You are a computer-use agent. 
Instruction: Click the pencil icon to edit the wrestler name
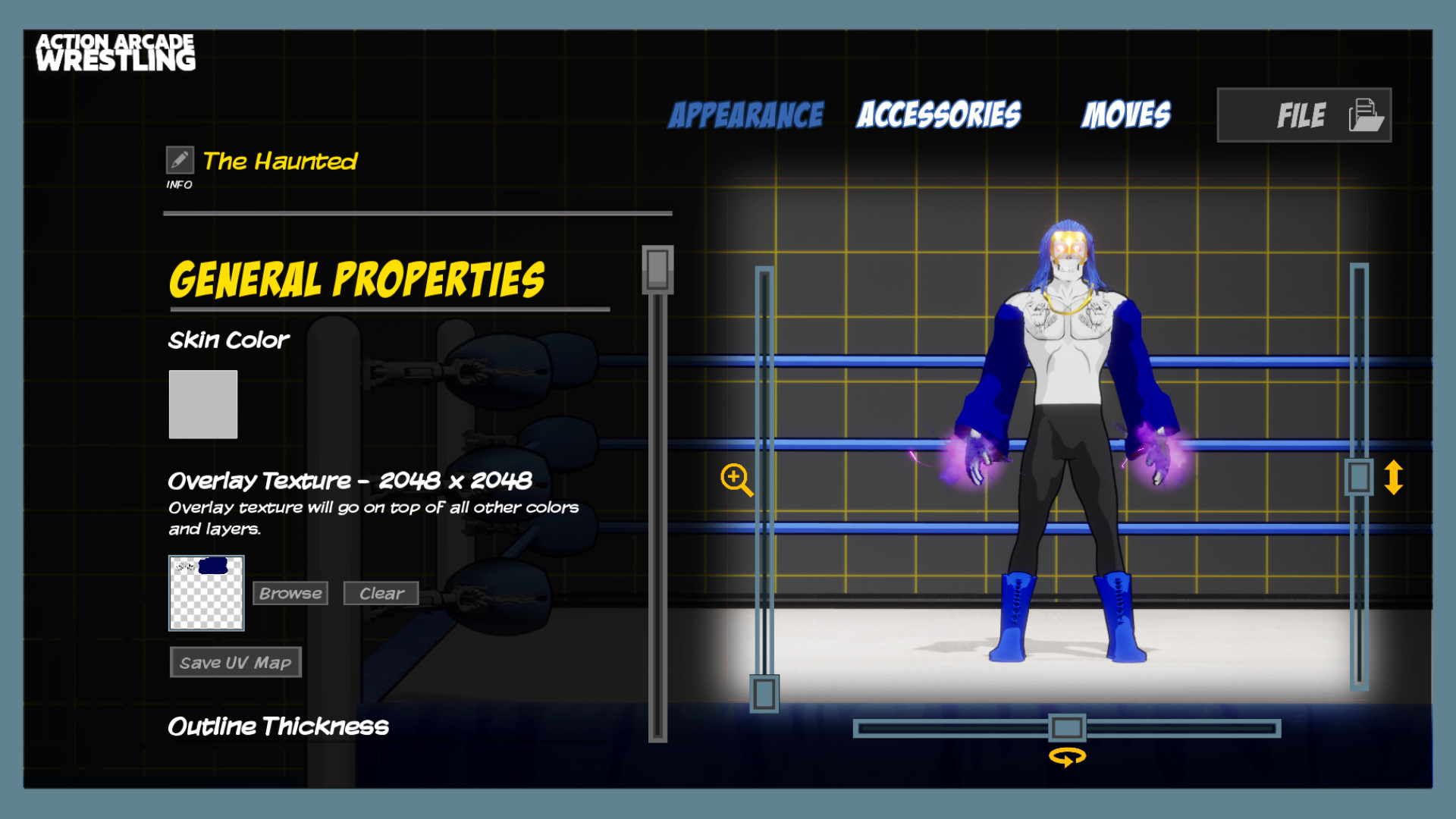click(x=180, y=160)
